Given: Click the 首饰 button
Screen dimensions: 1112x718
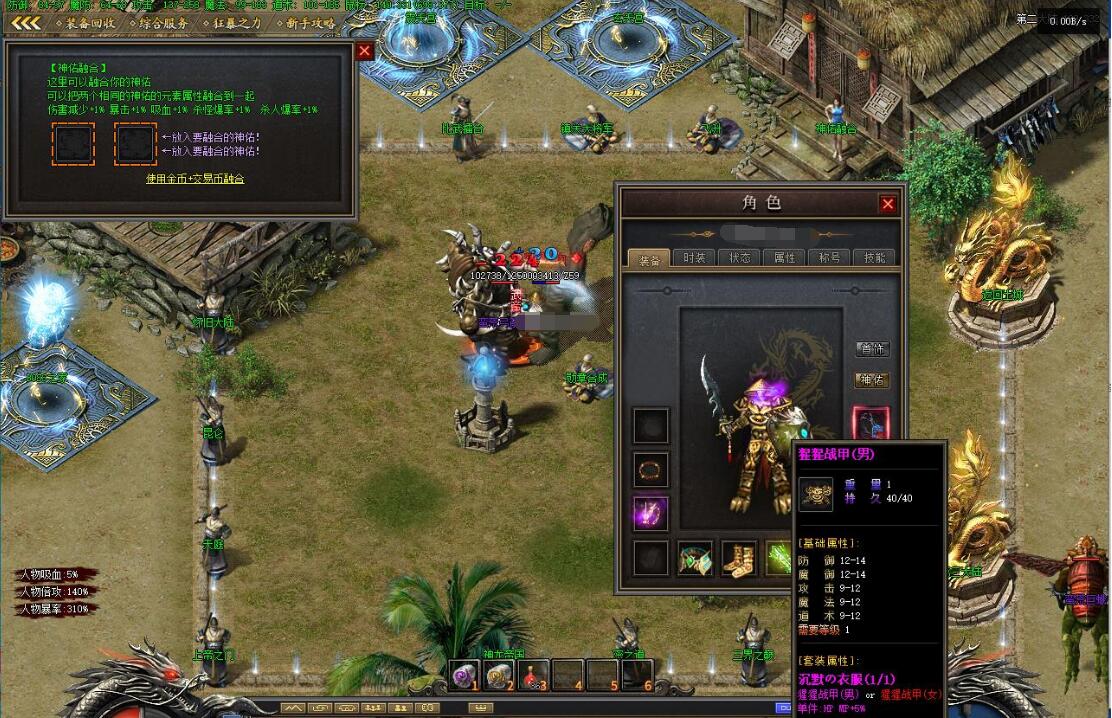Looking at the screenshot, I should (872, 349).
